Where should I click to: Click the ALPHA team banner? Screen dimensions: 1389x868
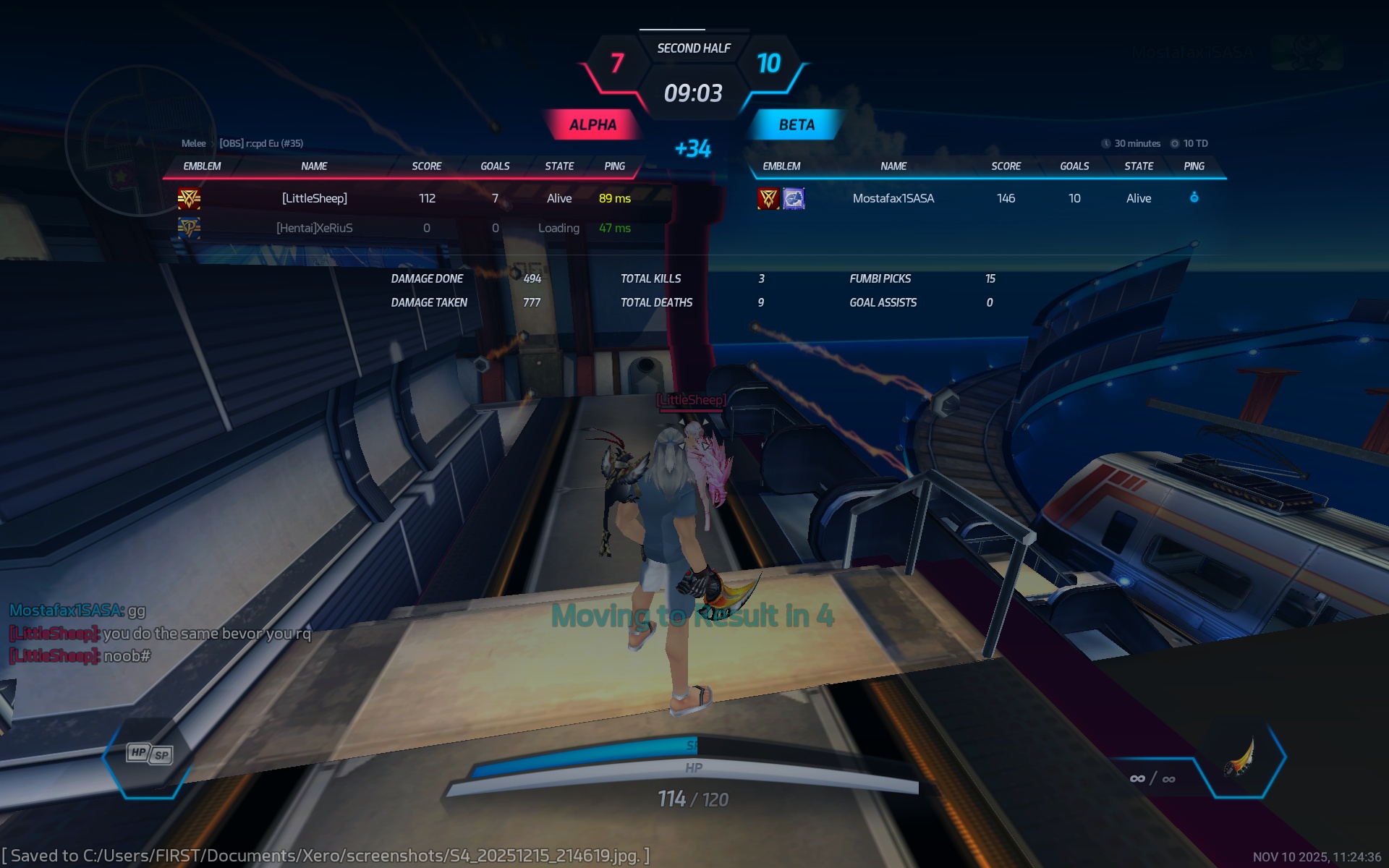point(592,124)
